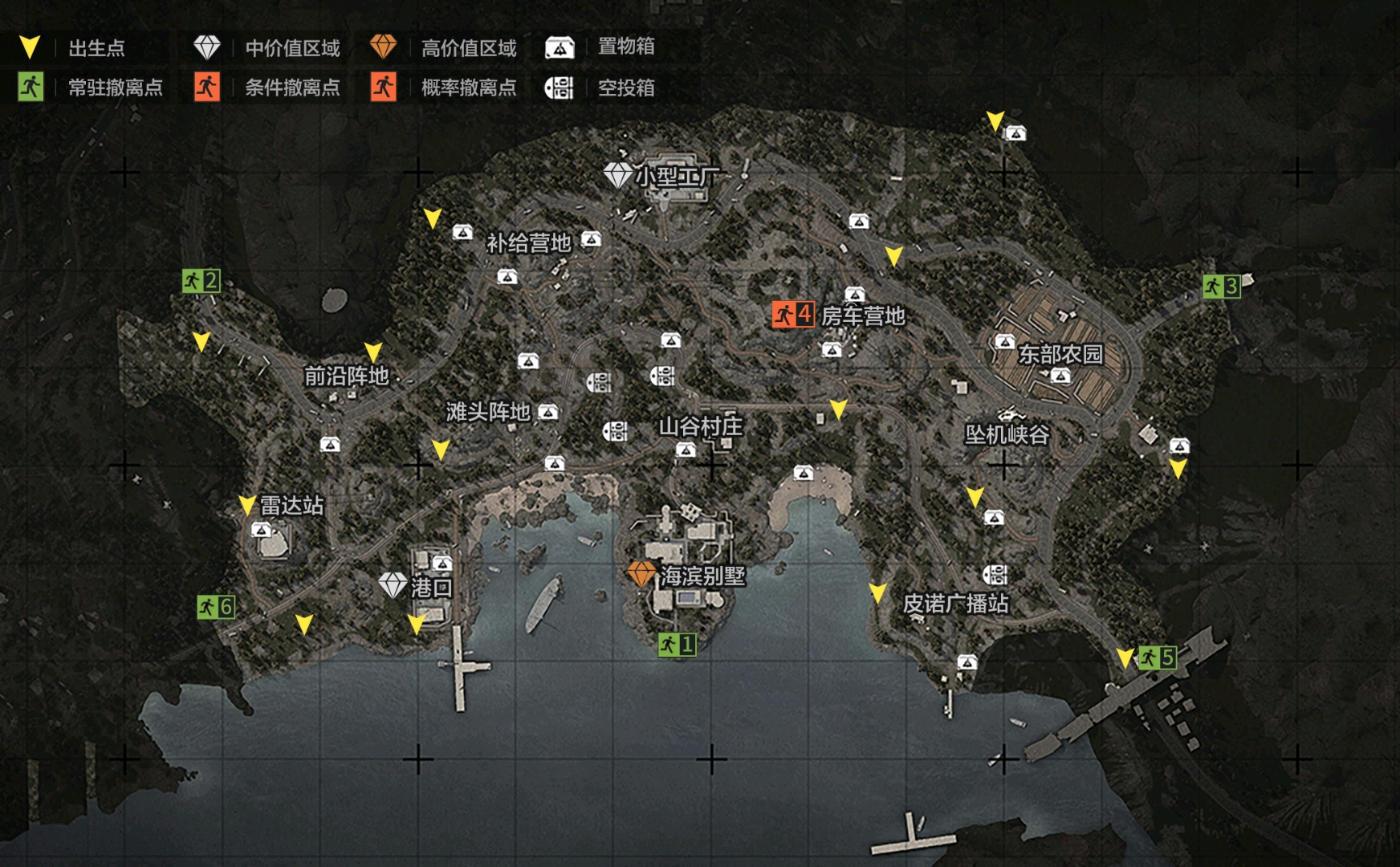
Task: Click the airdrop crate marker near 皮诺广播站
Action: click(995, 574)
